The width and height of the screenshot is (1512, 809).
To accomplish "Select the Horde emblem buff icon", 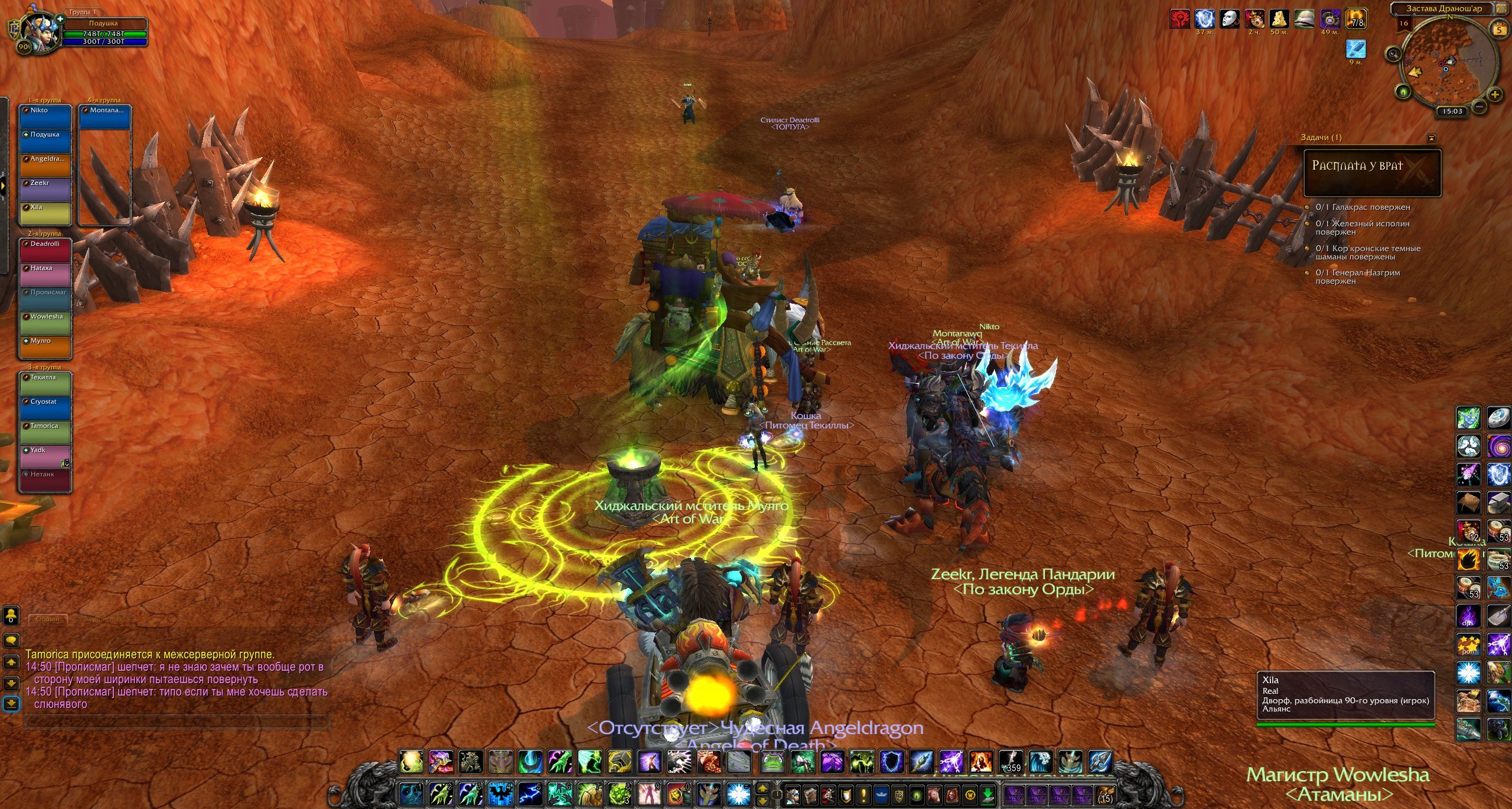I will coord(1180,19).
